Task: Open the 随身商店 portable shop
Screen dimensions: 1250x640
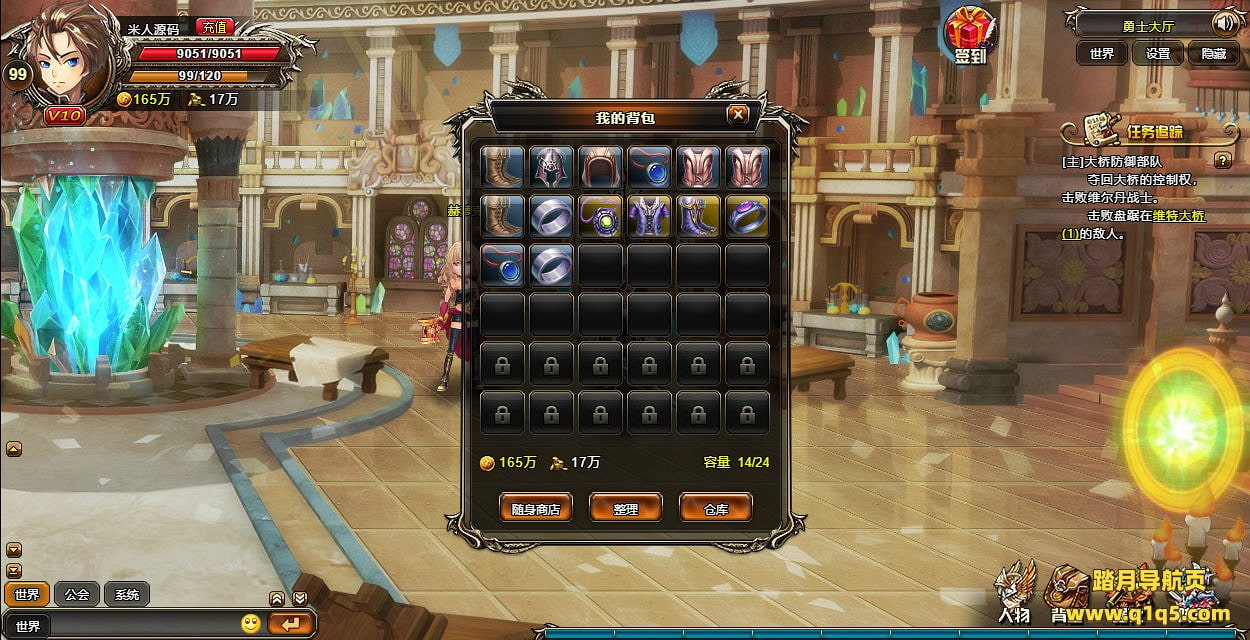Action: pyautogui.click(x=536, y=508)
